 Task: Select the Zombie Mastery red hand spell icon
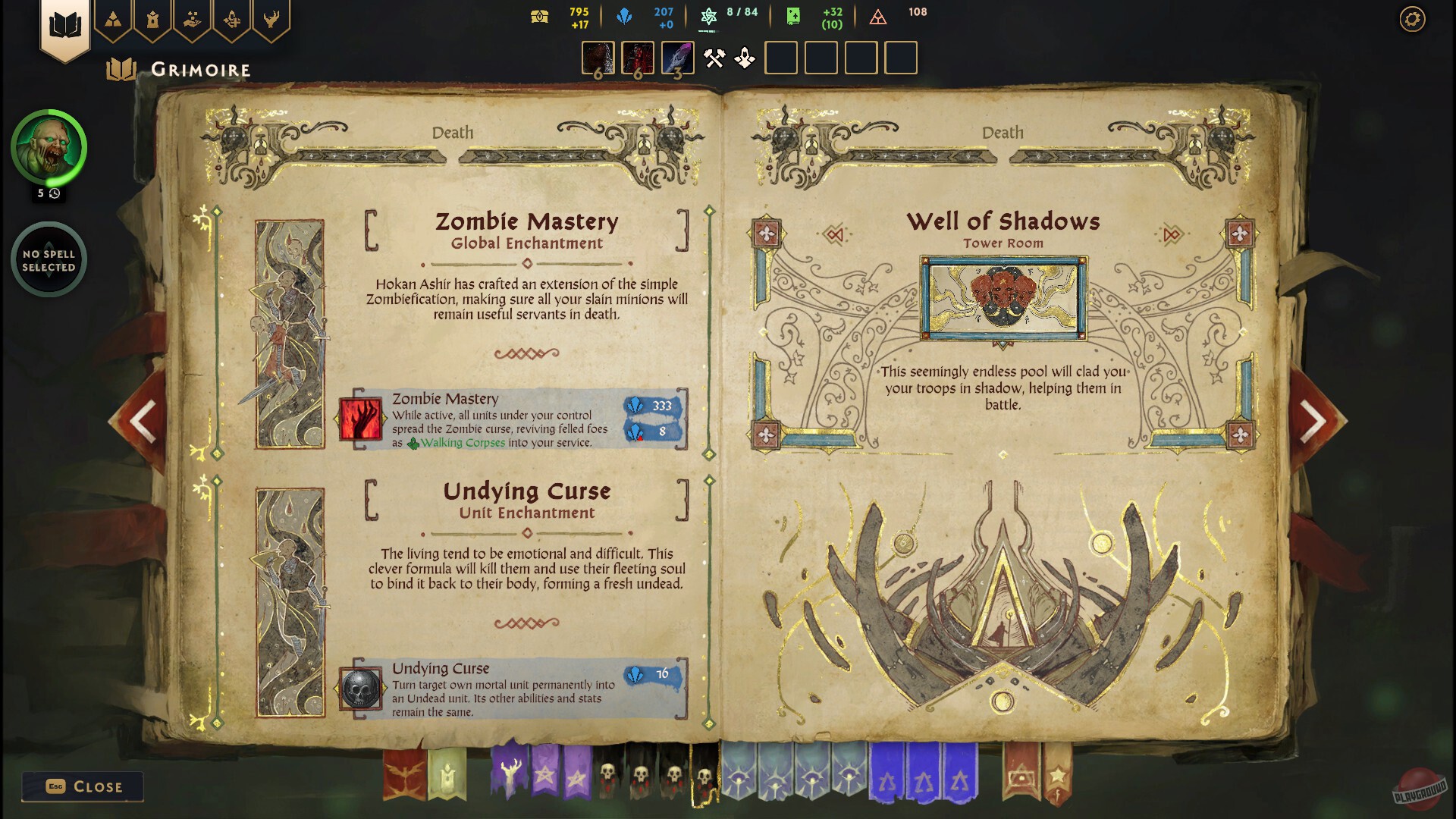[x=362, y=419]
